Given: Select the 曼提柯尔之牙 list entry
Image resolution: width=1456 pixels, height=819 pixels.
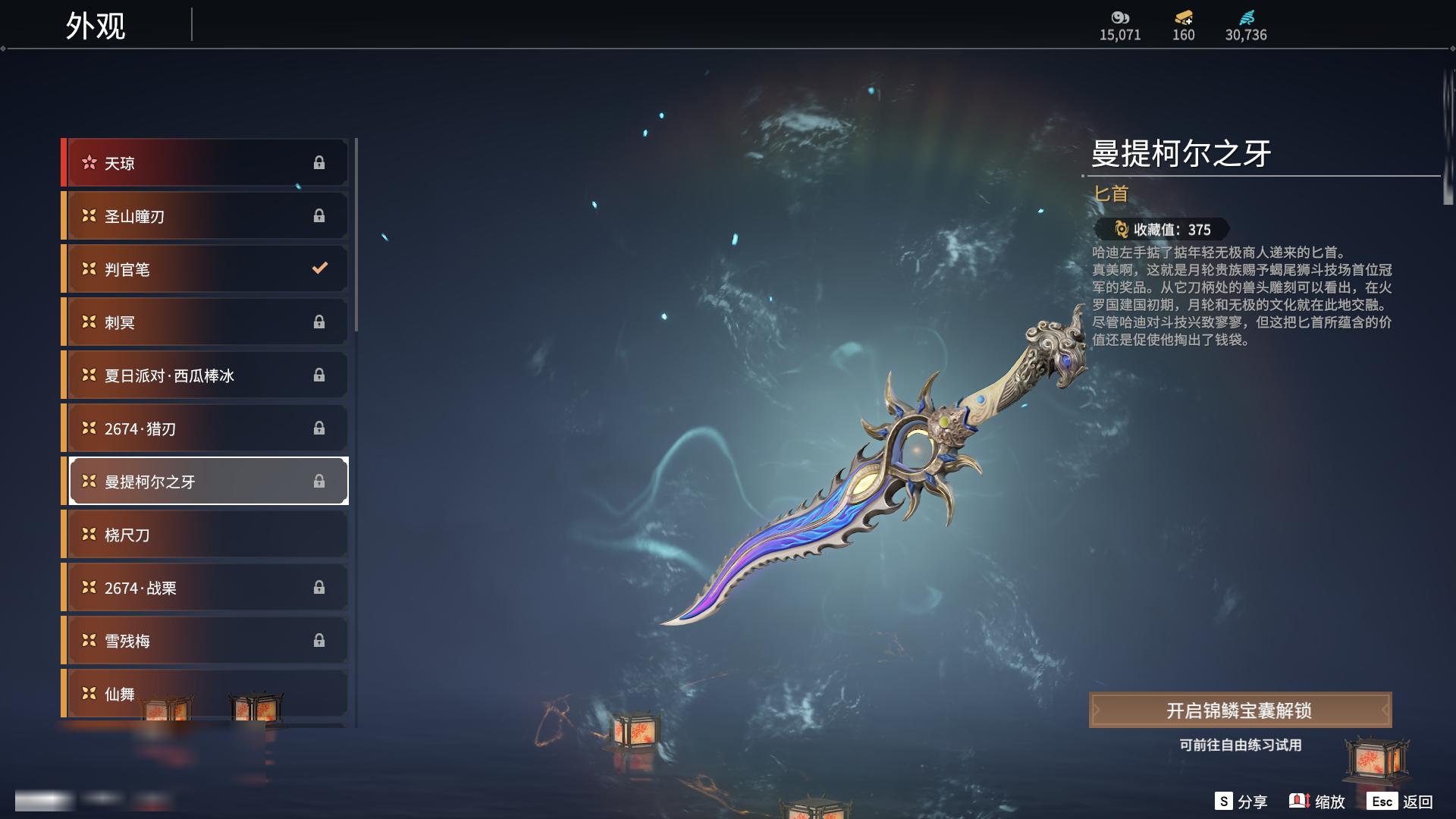Looking at the screenshot, I should pyautogui.click(x=206, y=482).
